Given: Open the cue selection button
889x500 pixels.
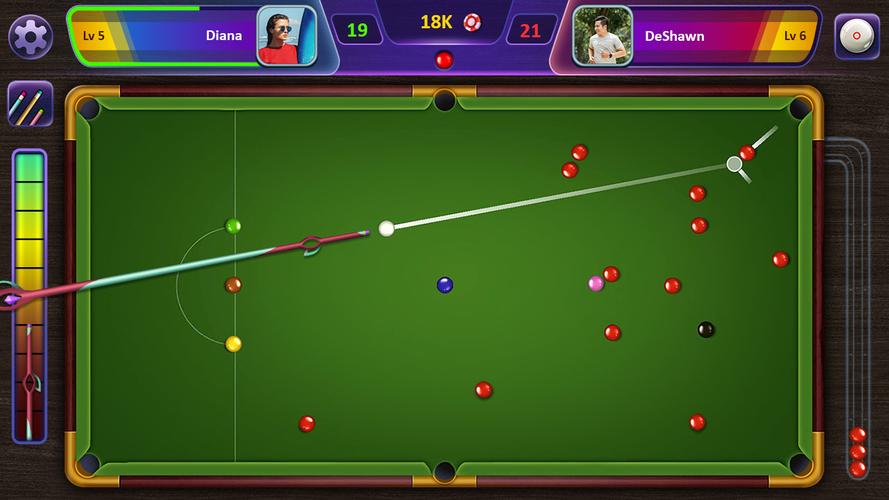Looking at the screenshot, I should click(x=30, y=104).
